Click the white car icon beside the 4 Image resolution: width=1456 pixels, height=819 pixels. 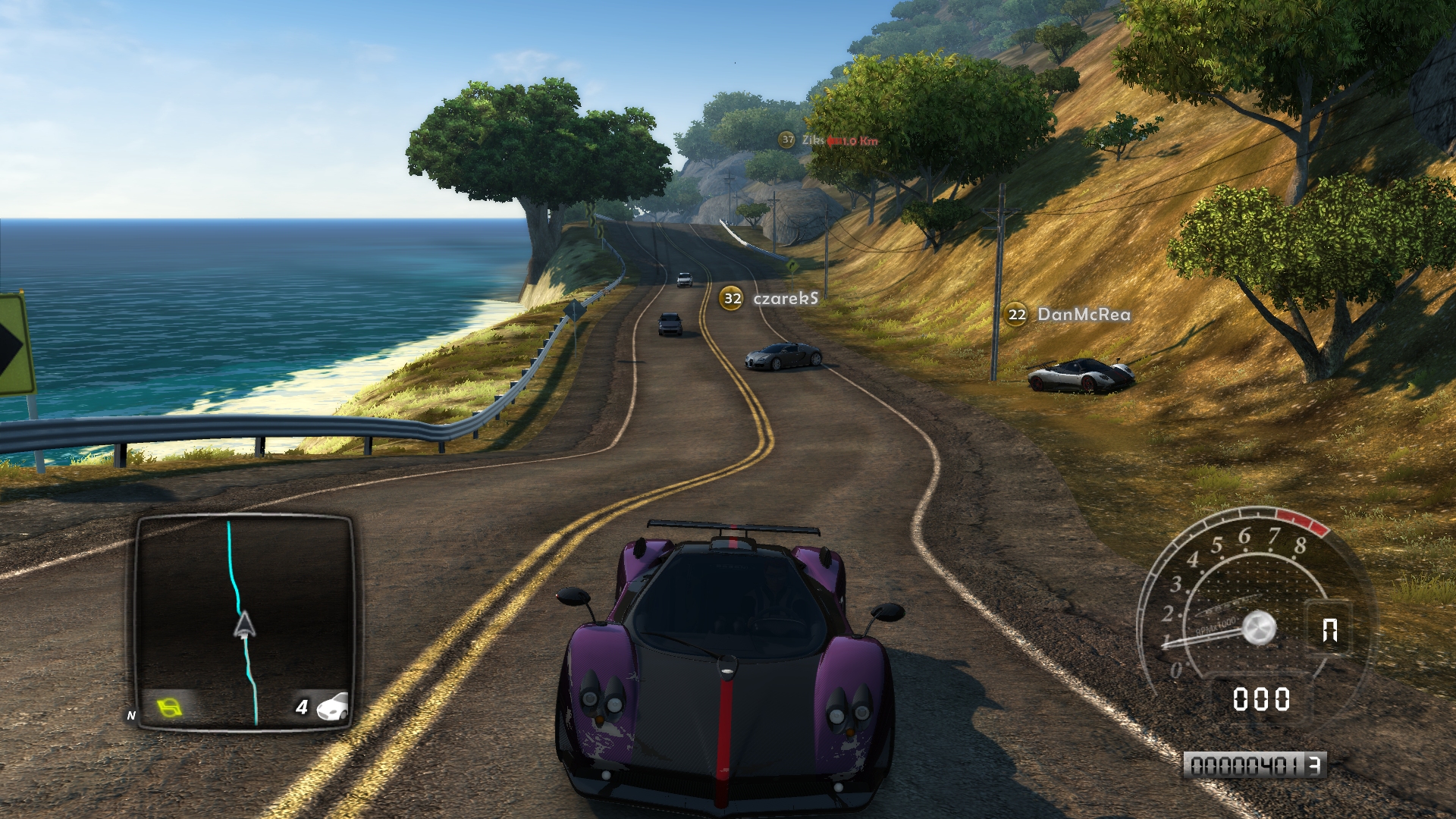(332, 707)
